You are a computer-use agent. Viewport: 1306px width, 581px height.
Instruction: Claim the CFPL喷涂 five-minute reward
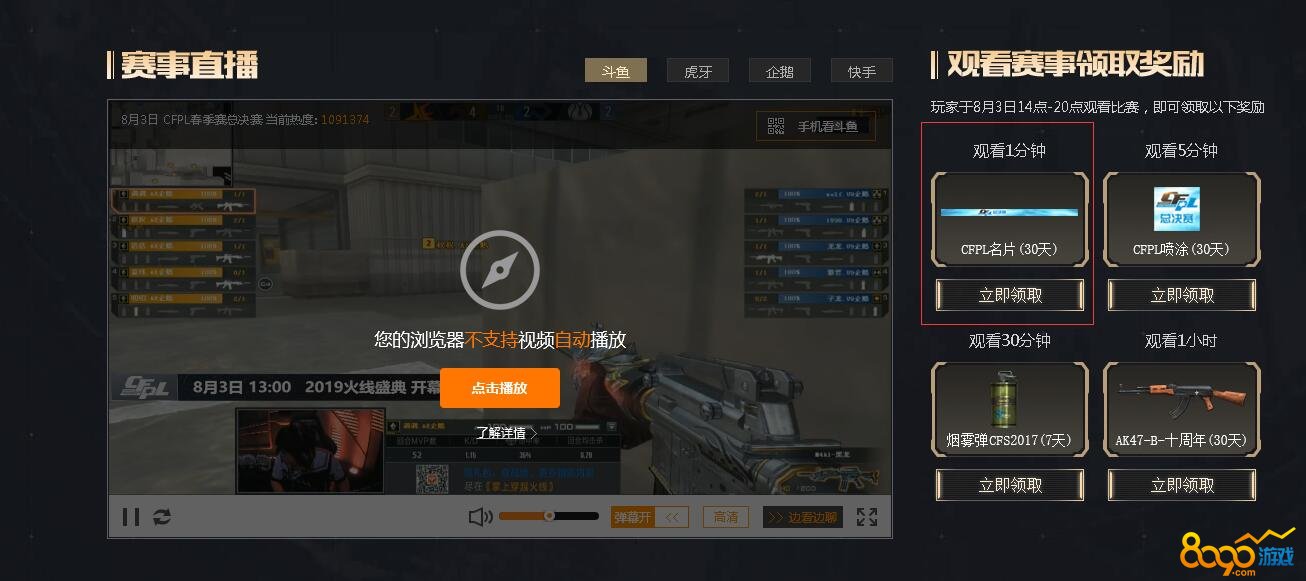1182,295
